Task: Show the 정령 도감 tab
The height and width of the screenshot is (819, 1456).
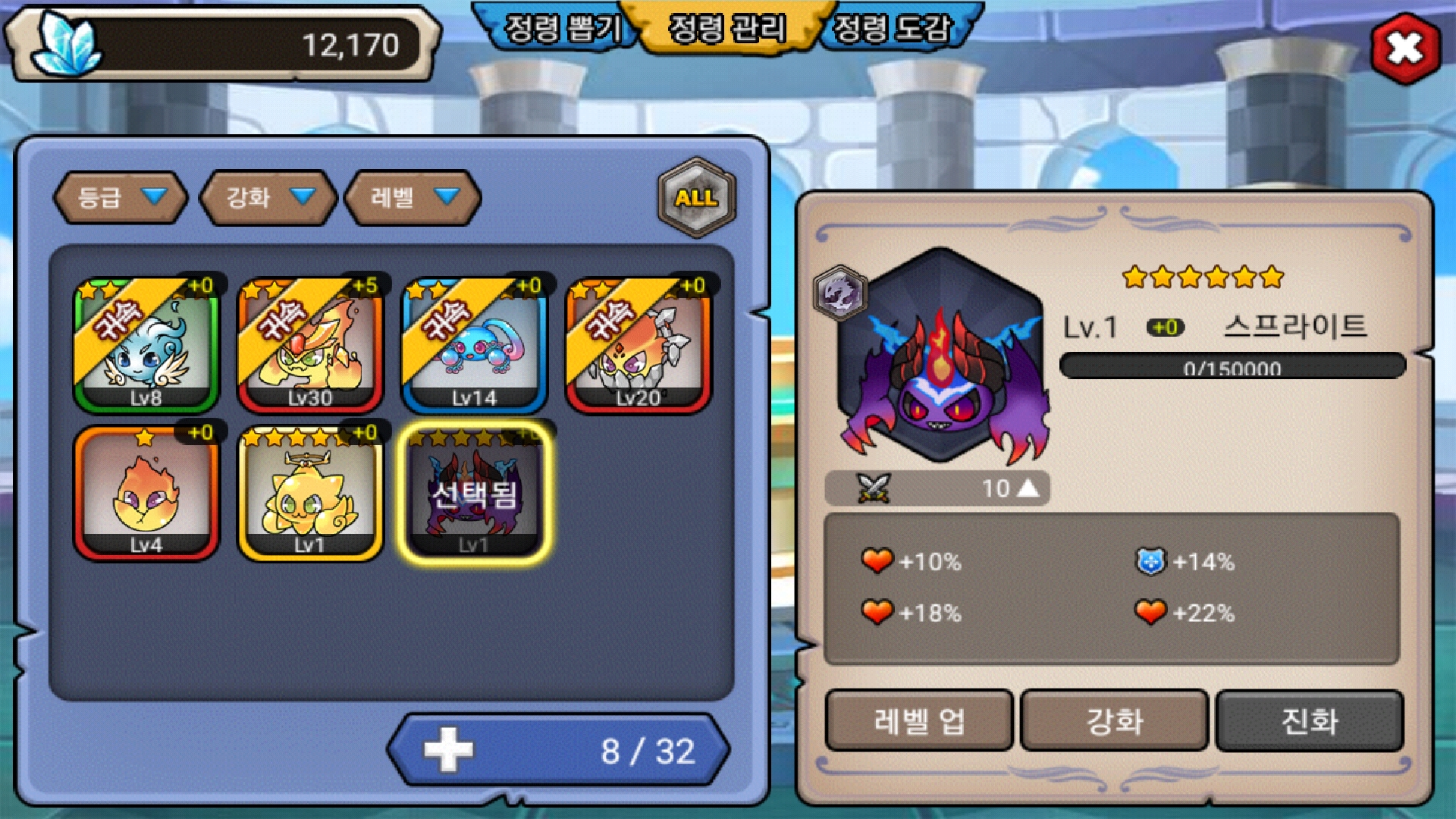Action: coord(892,29)
